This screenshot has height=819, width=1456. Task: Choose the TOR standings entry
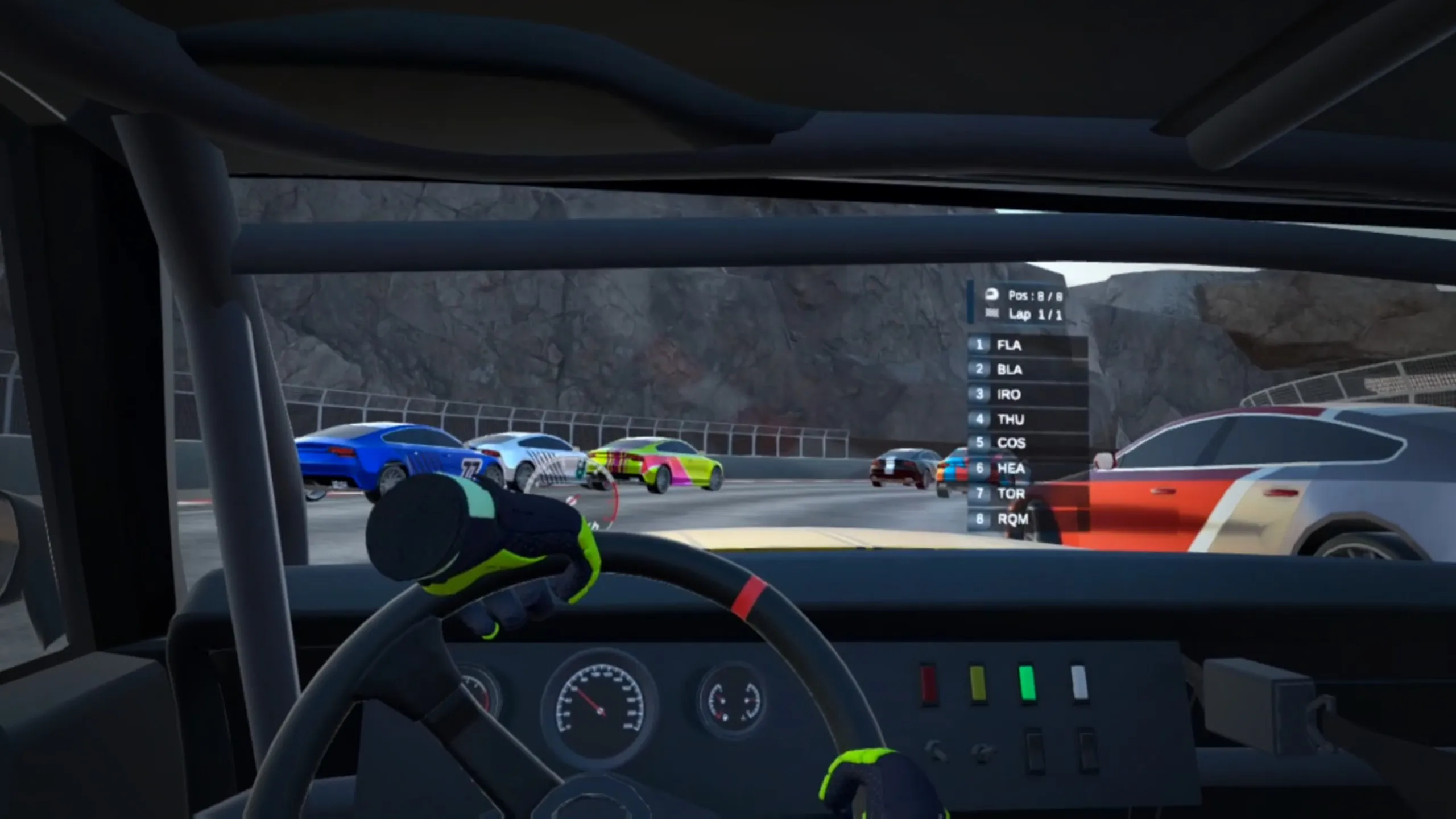[1027, 494]
